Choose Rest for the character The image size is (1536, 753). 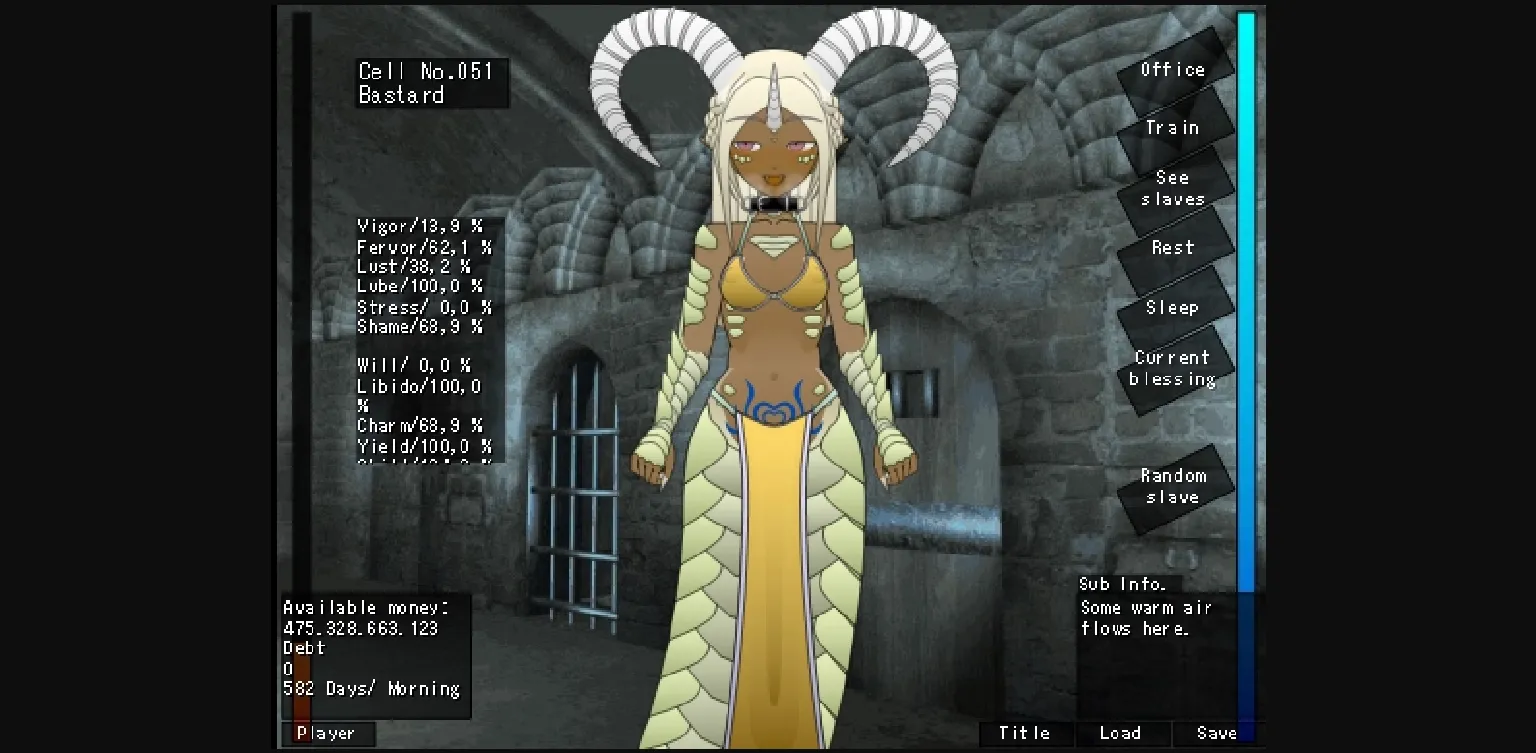click(1172, 248)
